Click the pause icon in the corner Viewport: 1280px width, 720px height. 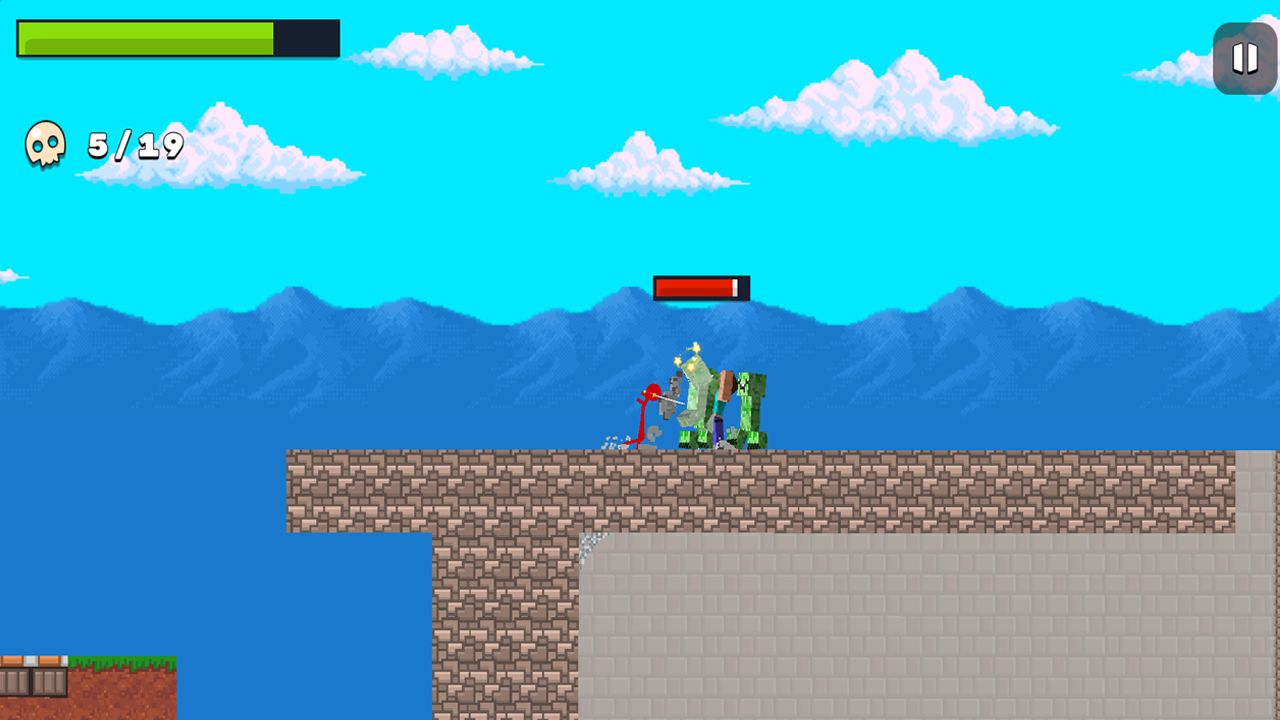pyautogui.click(x=1244, y=58)
